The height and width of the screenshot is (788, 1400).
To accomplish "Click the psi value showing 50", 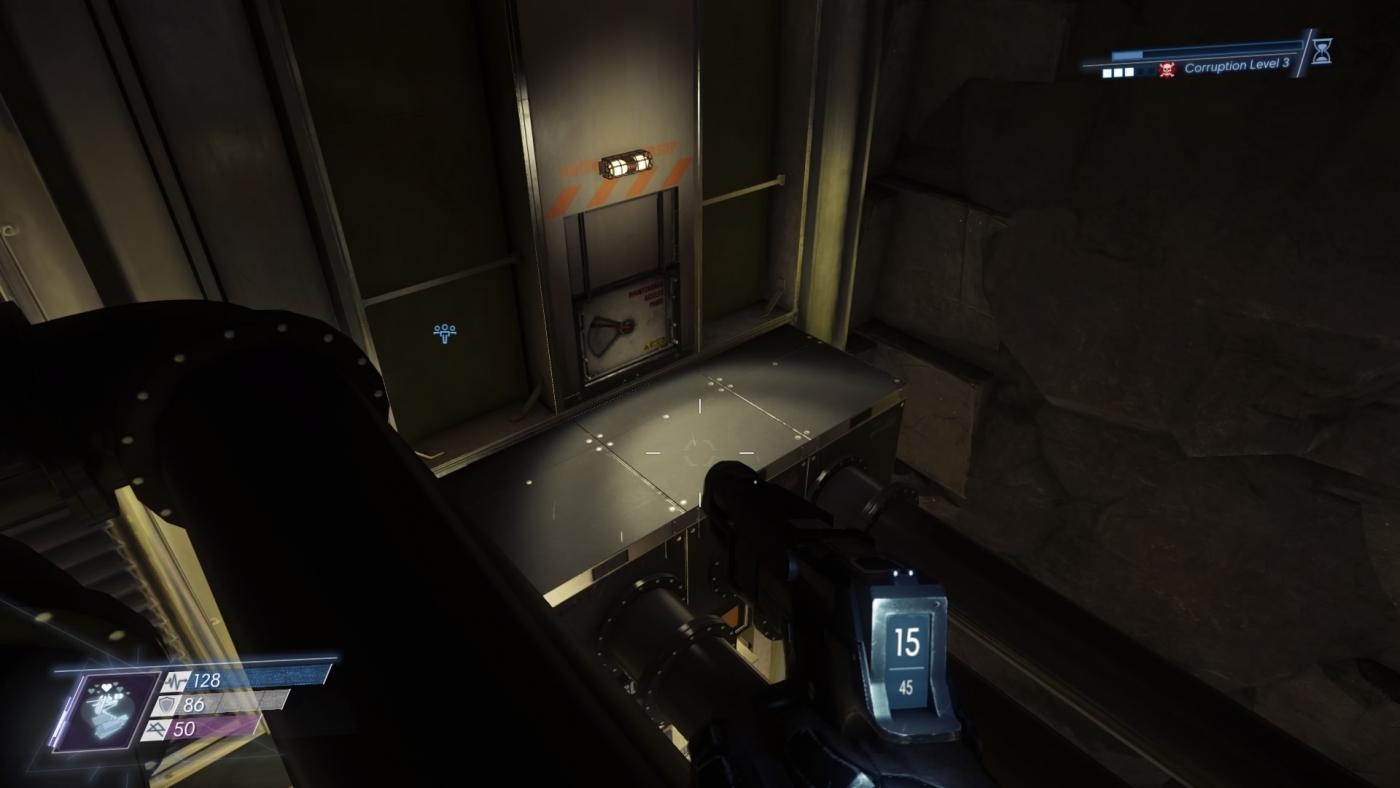I will click(x=186, y=728).
